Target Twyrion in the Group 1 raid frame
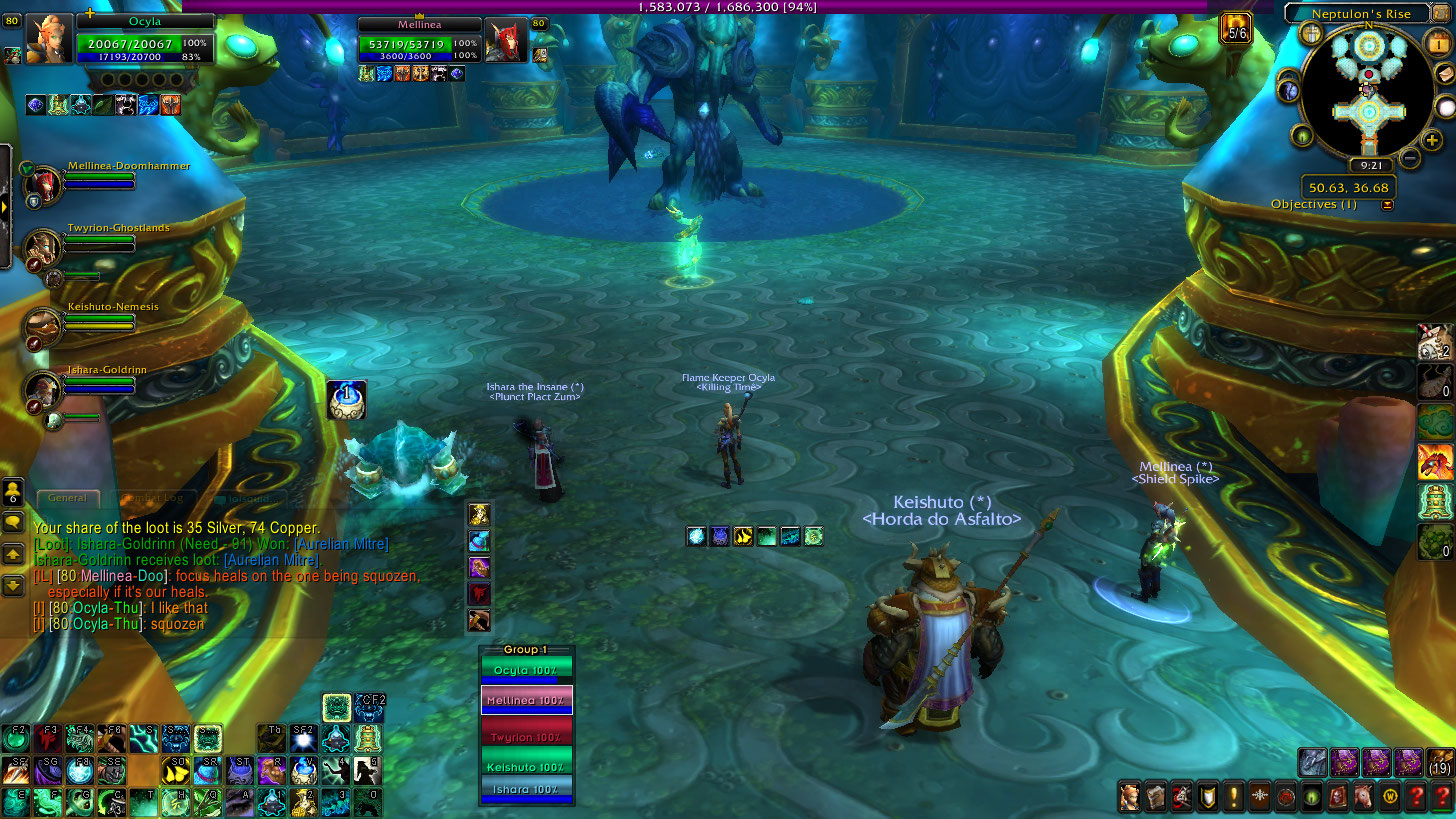Screen dimensions: 1456x819 (526, 736)
